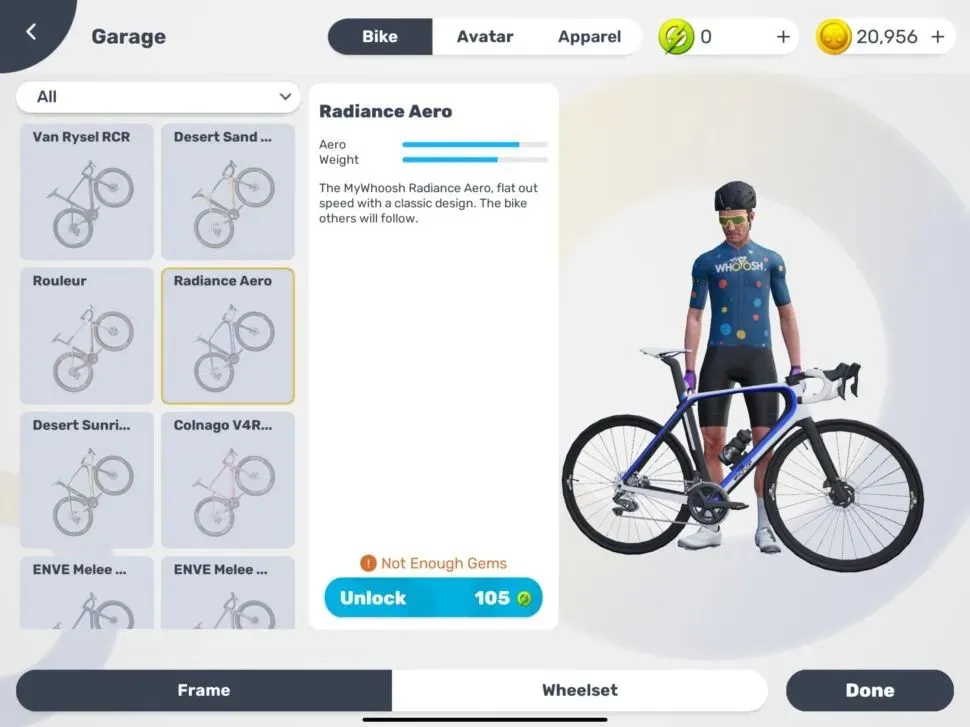Select the Bike tab
The height and width of the screenshot is (727, 970).
pos(380,37)
